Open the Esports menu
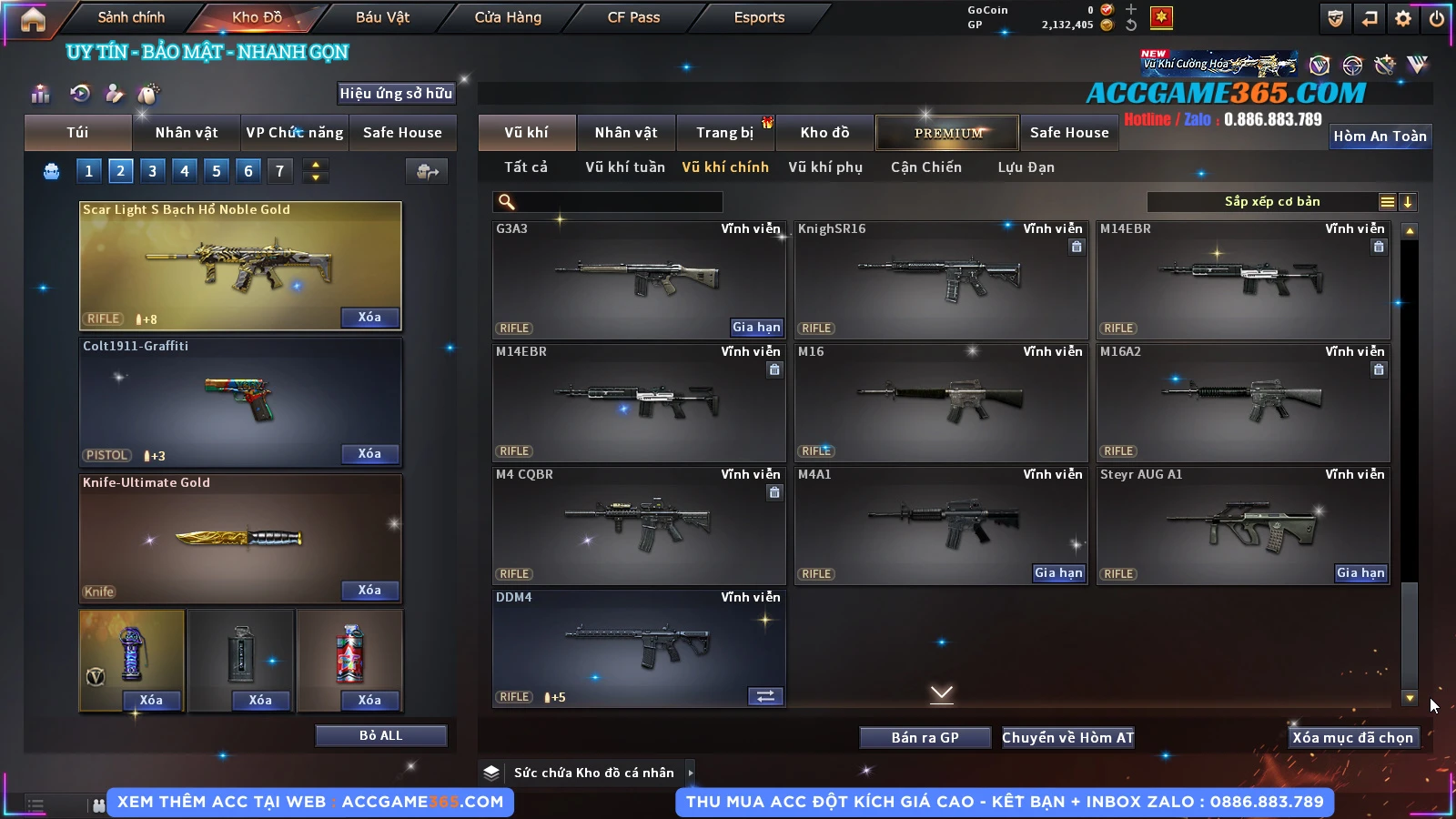Image resolution: width=1456 pixels, height=819 pixels. pos(759,17)
